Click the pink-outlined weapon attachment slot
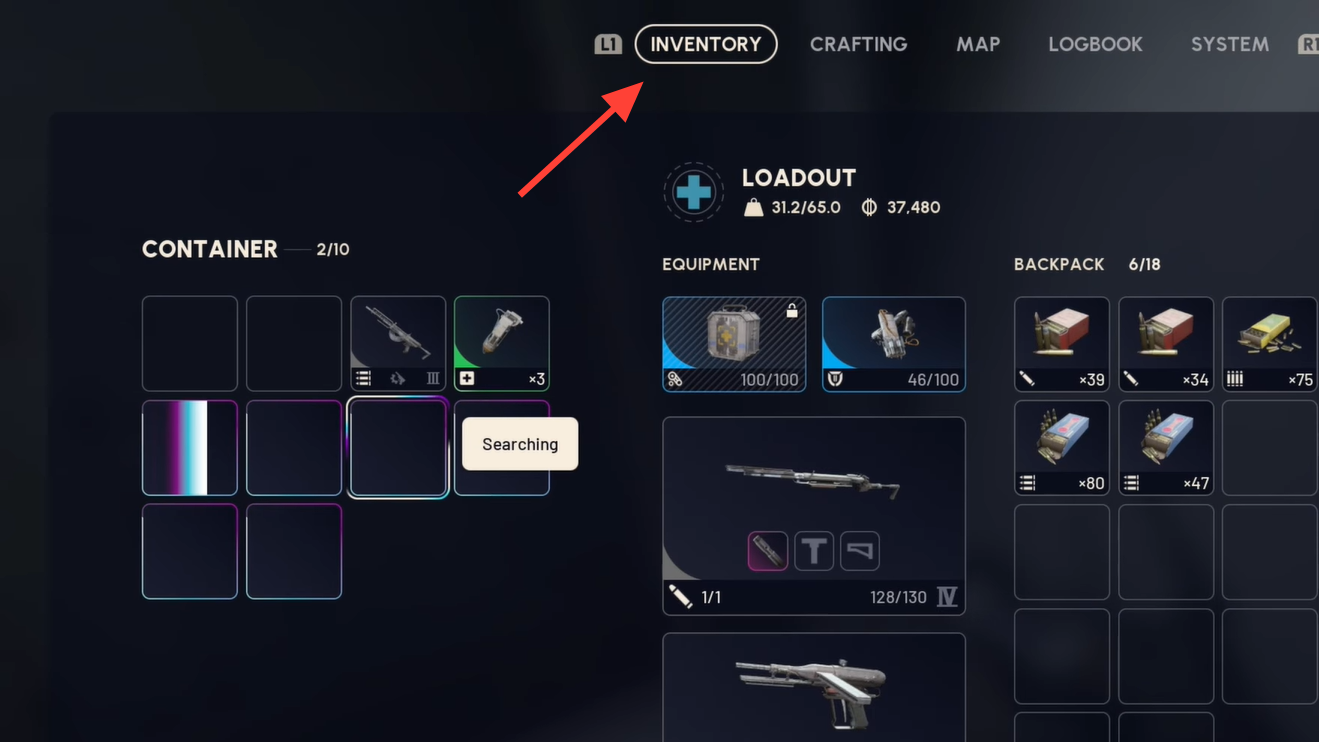This screenshot has width=1319, height=742. coord(767,551)
